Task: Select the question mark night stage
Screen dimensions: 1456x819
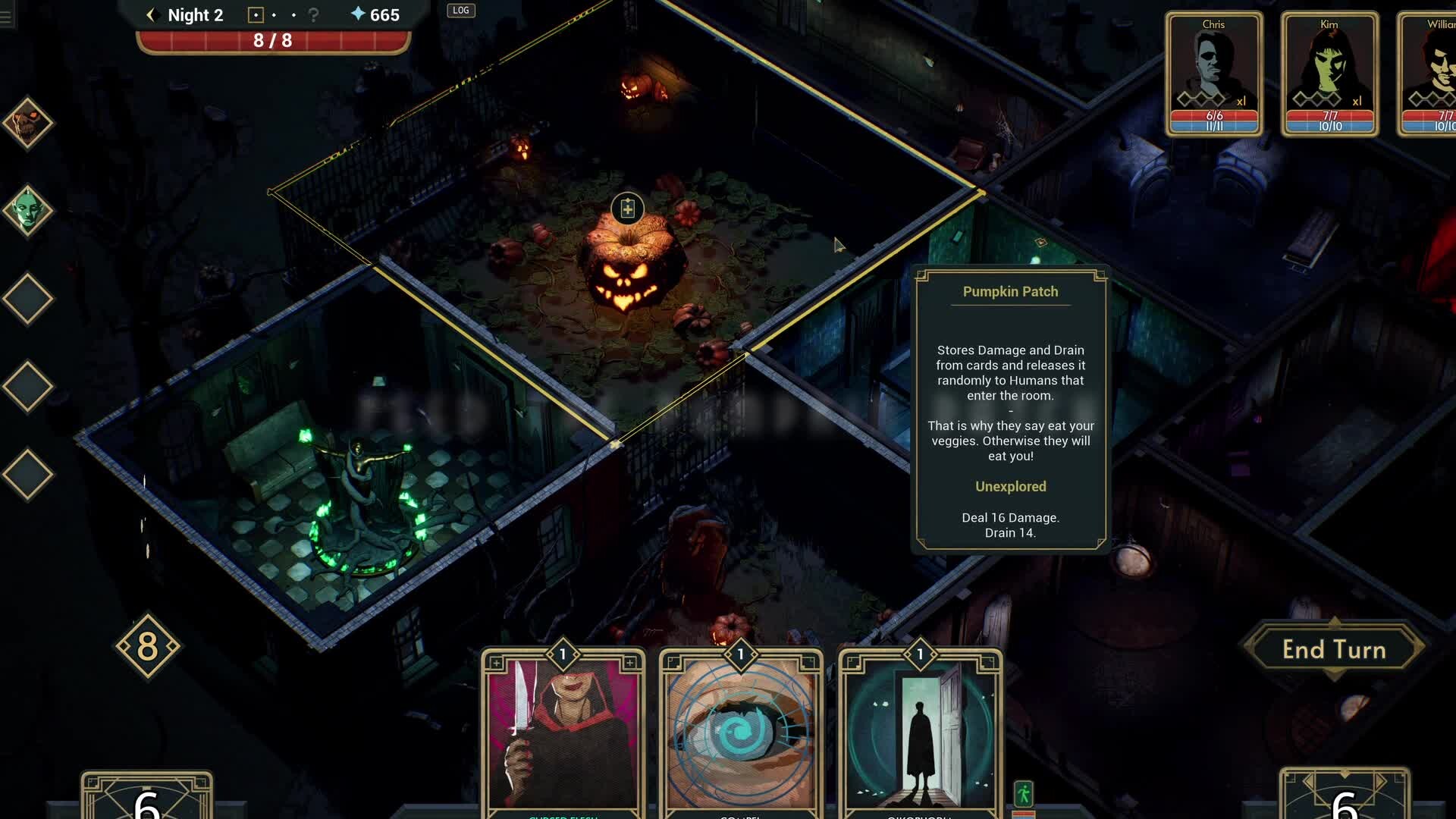Action: click(313, 15)
